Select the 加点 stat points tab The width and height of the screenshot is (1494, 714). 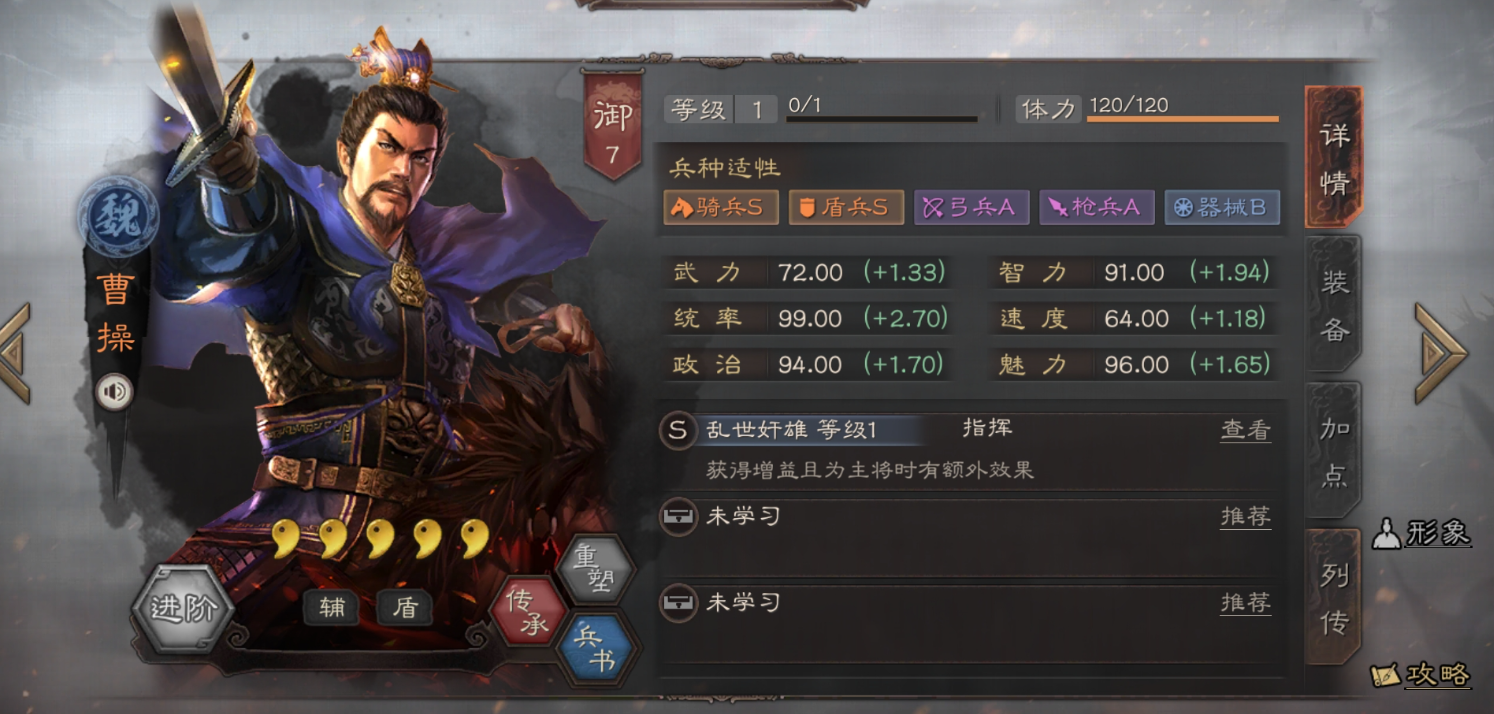pyautogui.click(x=1334, y=451)
